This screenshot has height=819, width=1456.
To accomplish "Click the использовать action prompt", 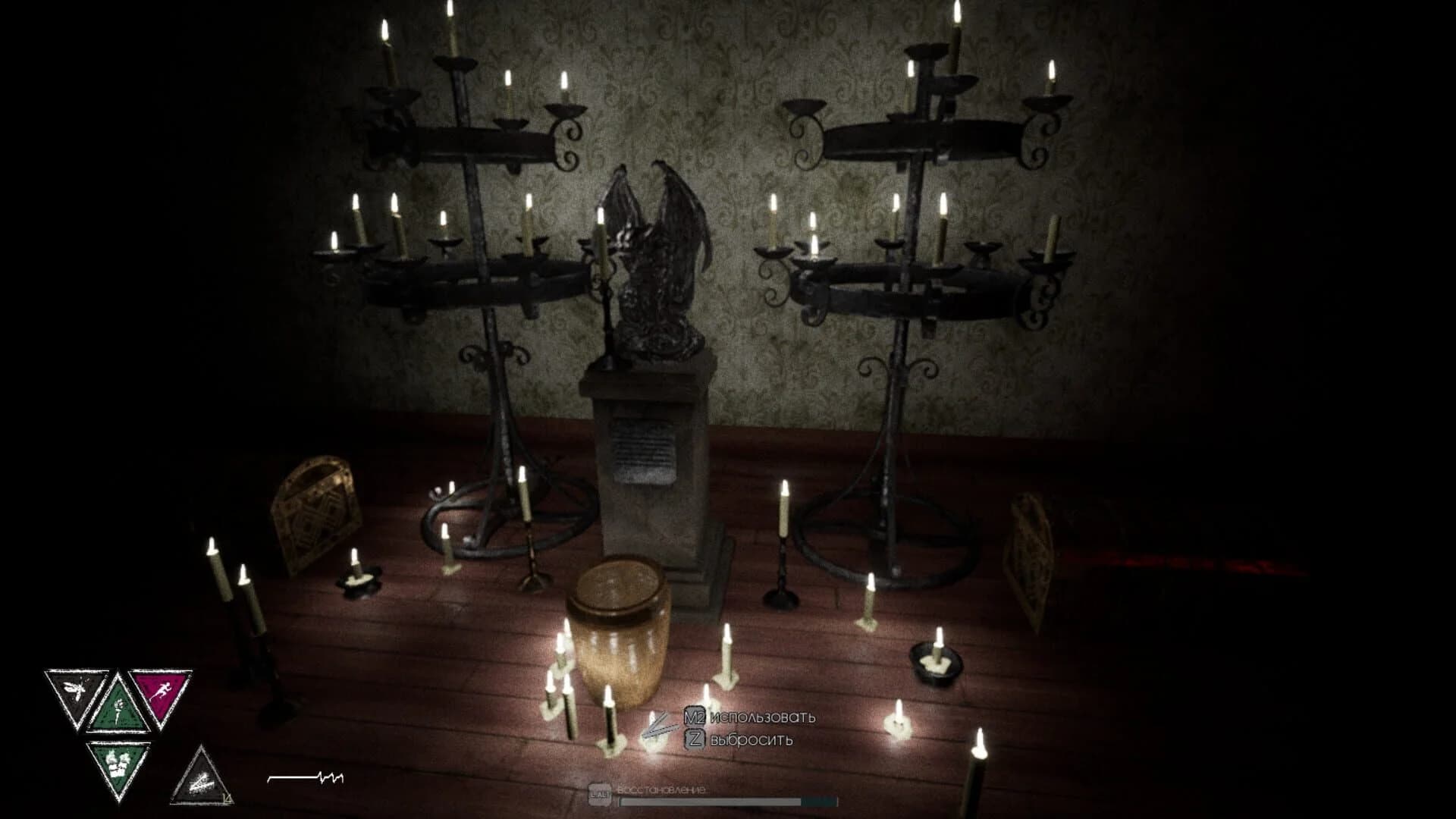I will point(762,717).
